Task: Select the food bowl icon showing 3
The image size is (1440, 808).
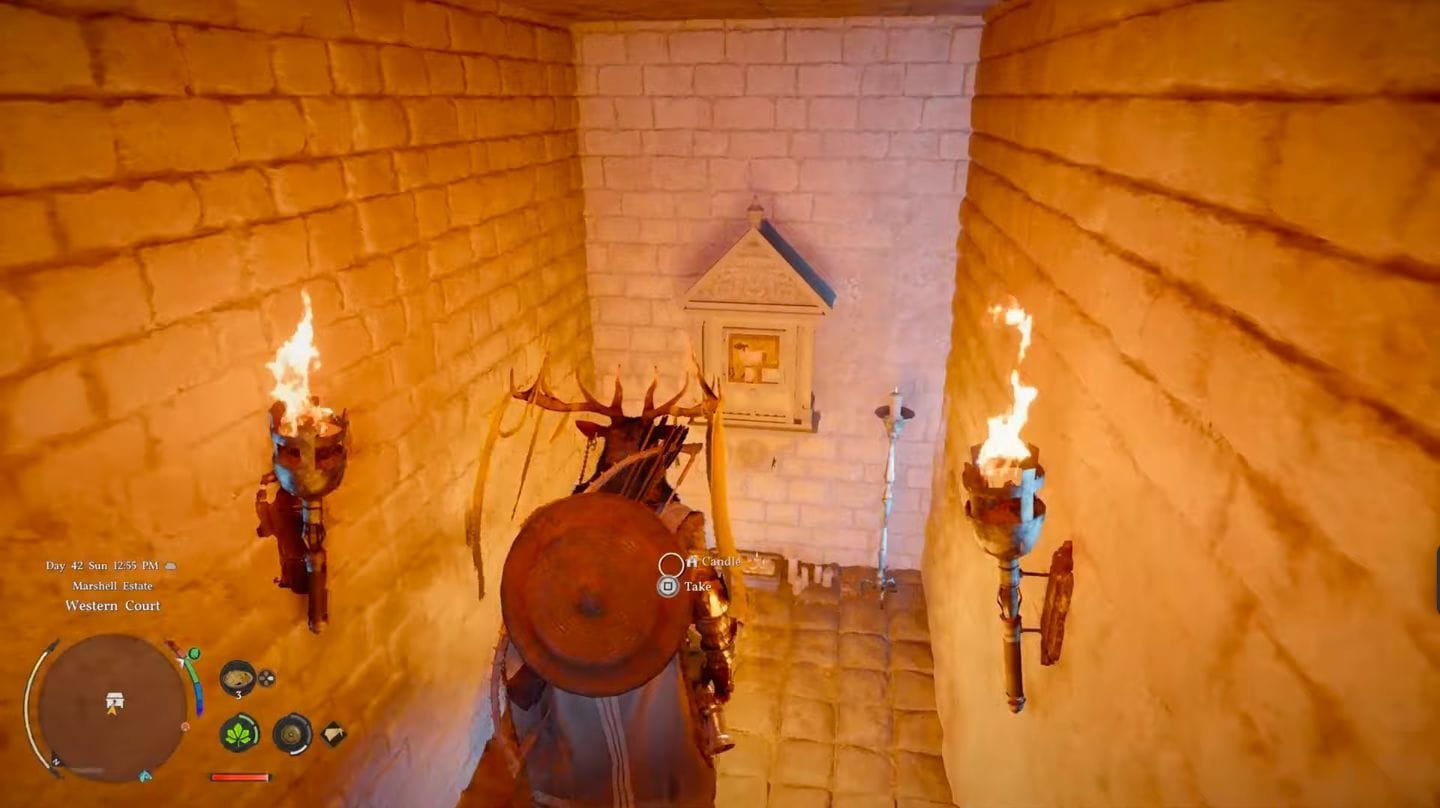Action: point(236,678)
